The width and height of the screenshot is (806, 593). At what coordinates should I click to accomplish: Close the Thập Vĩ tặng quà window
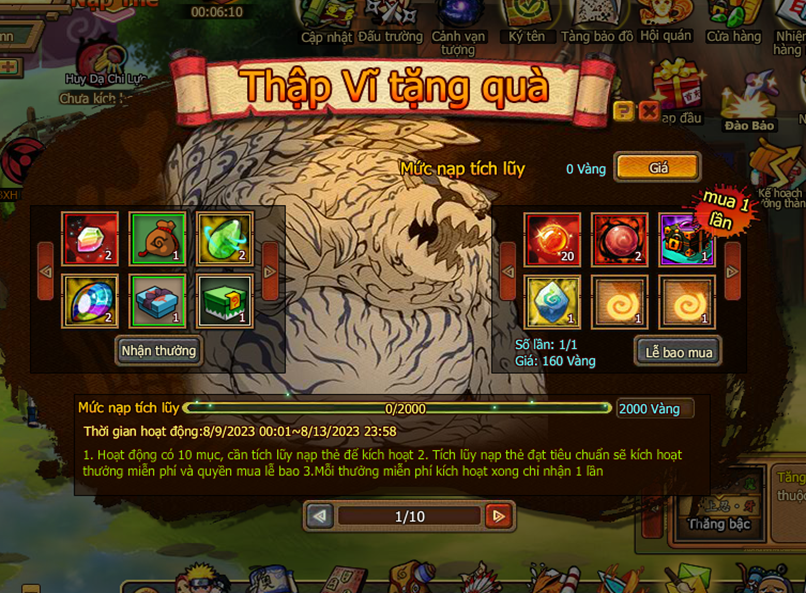coord(648,111)
